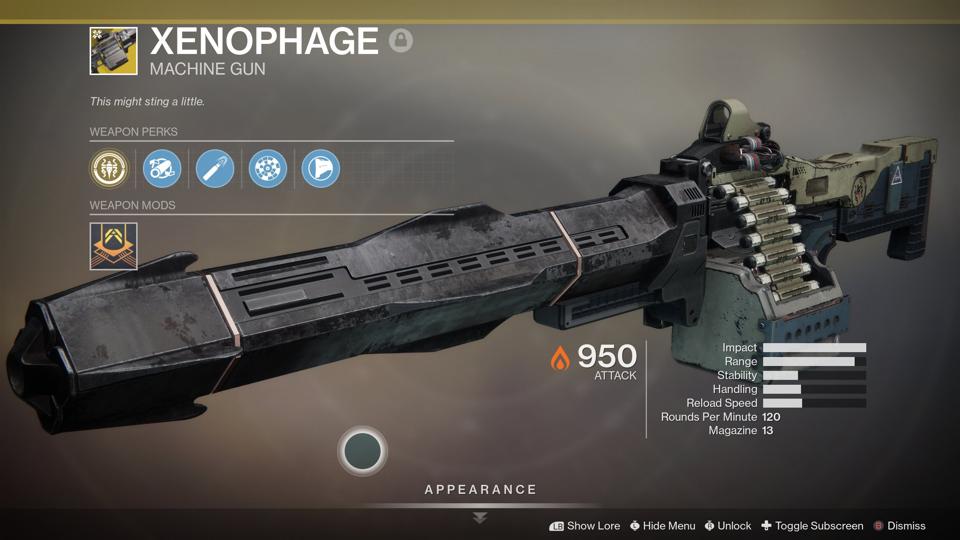Select the round shader slot
This screenshot has width=960, height=540.
point(362,451)
